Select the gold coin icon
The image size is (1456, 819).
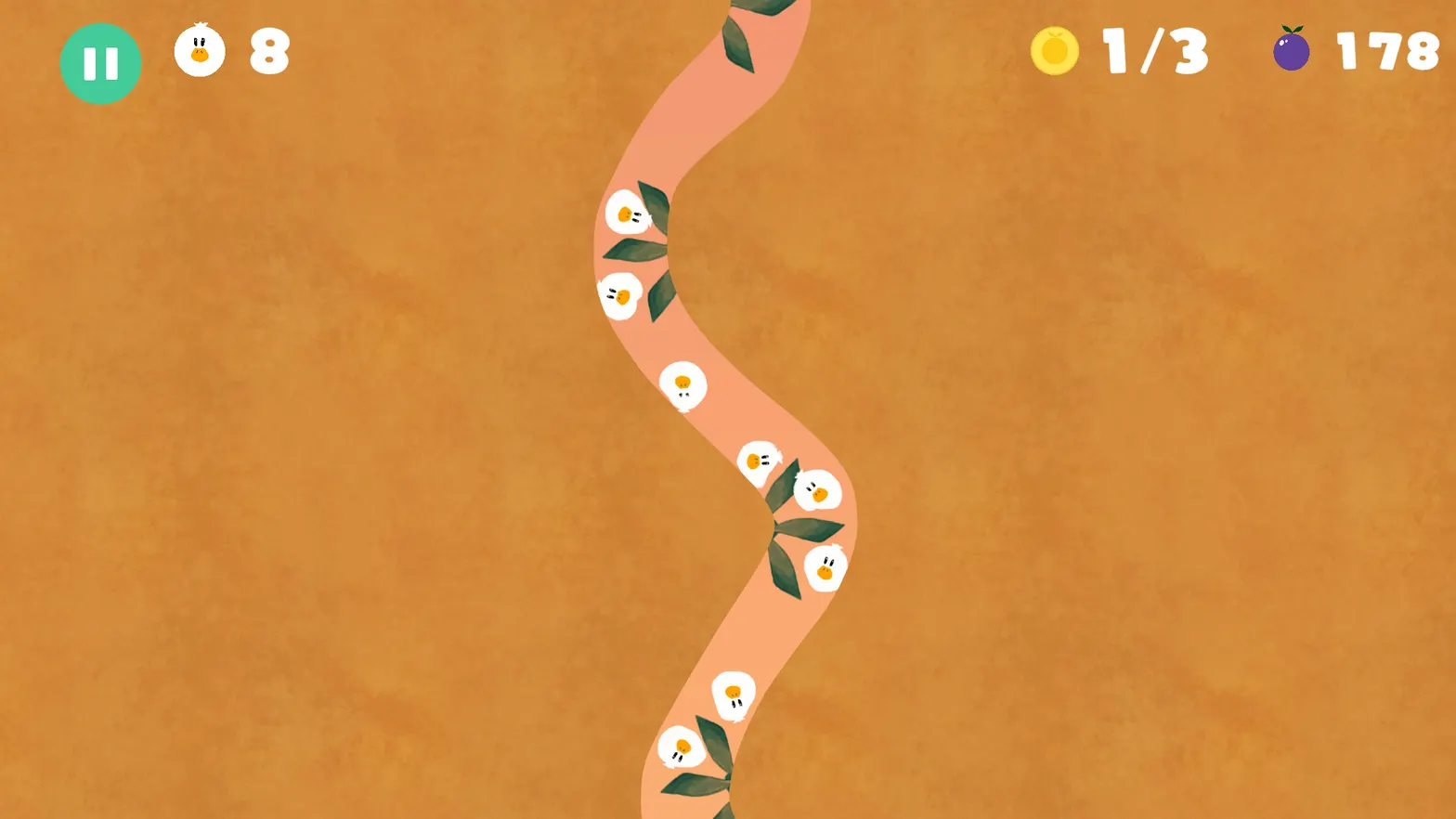click(x=1054, y=51)
